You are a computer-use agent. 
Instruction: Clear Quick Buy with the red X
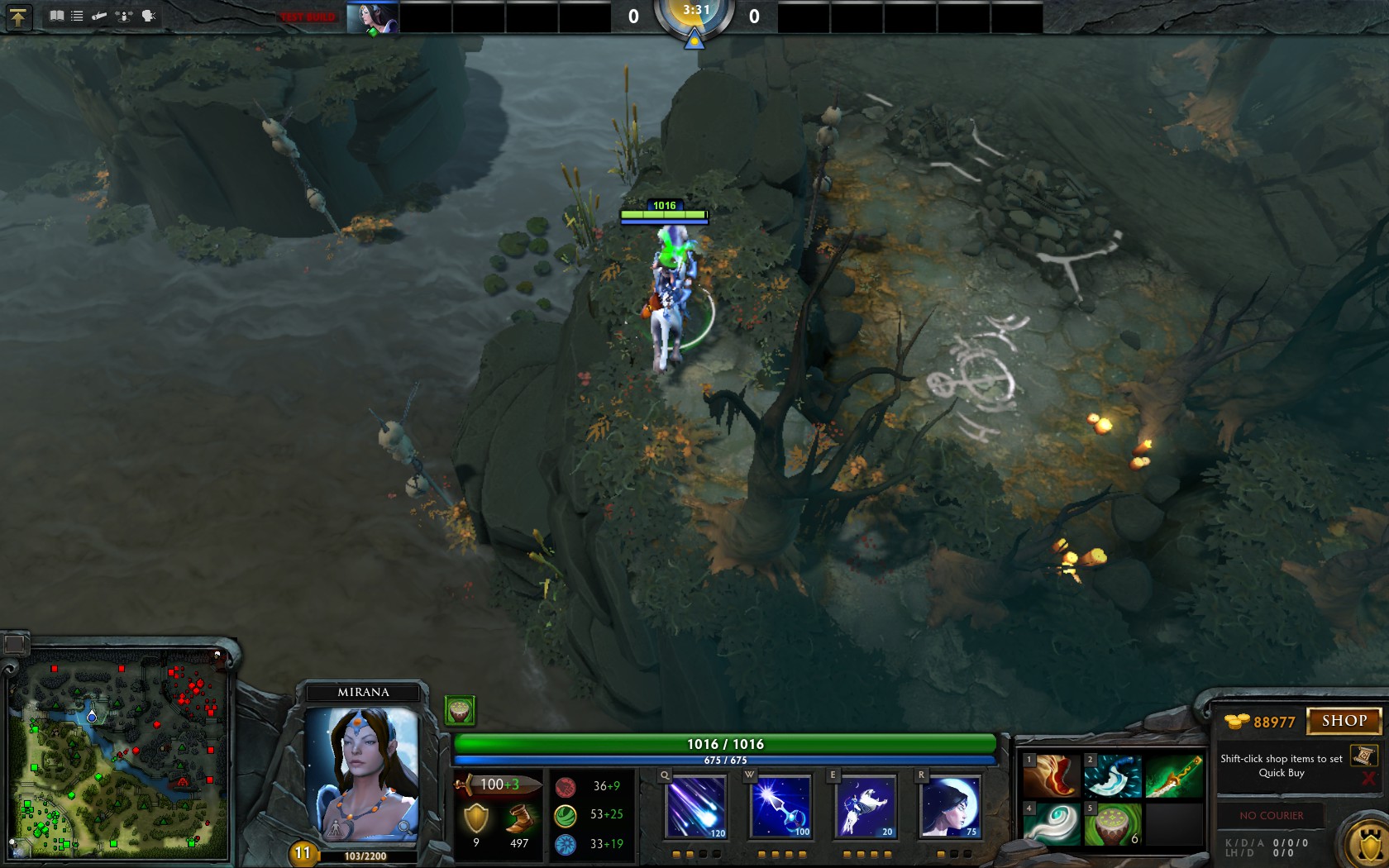tap(1368, 779)
